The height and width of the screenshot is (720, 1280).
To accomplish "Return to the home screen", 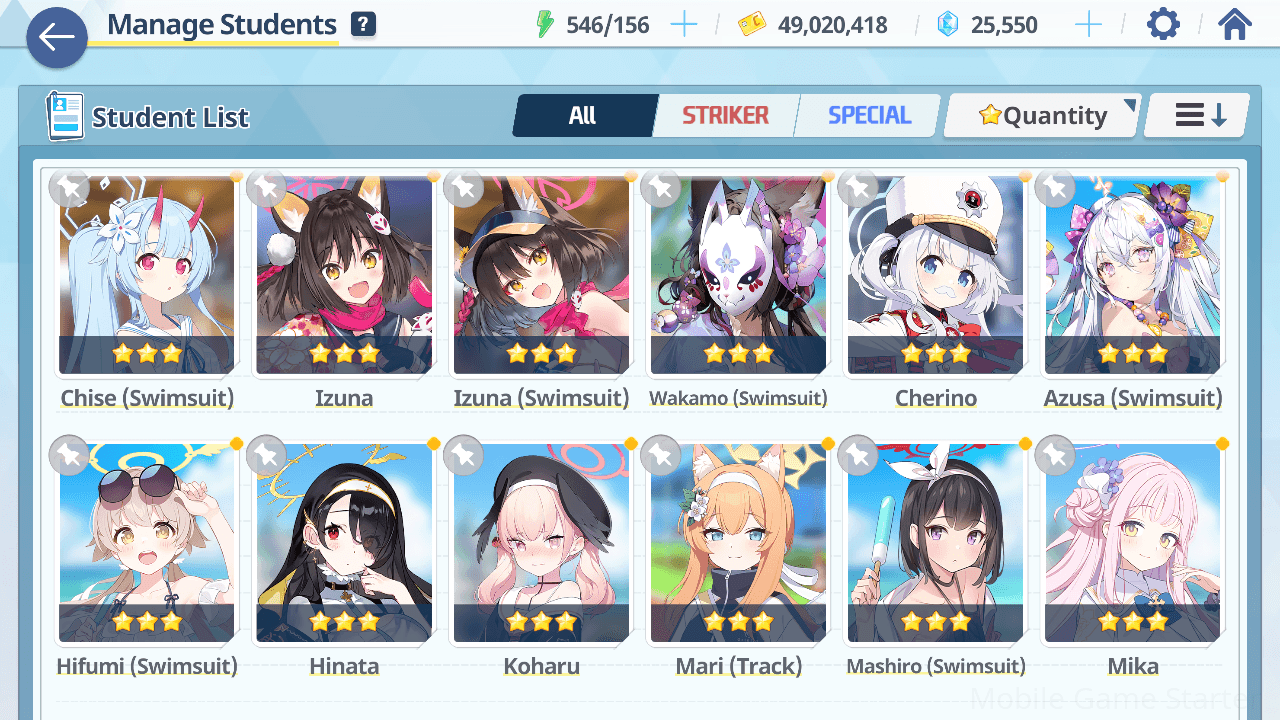I will coord(1235,25).
